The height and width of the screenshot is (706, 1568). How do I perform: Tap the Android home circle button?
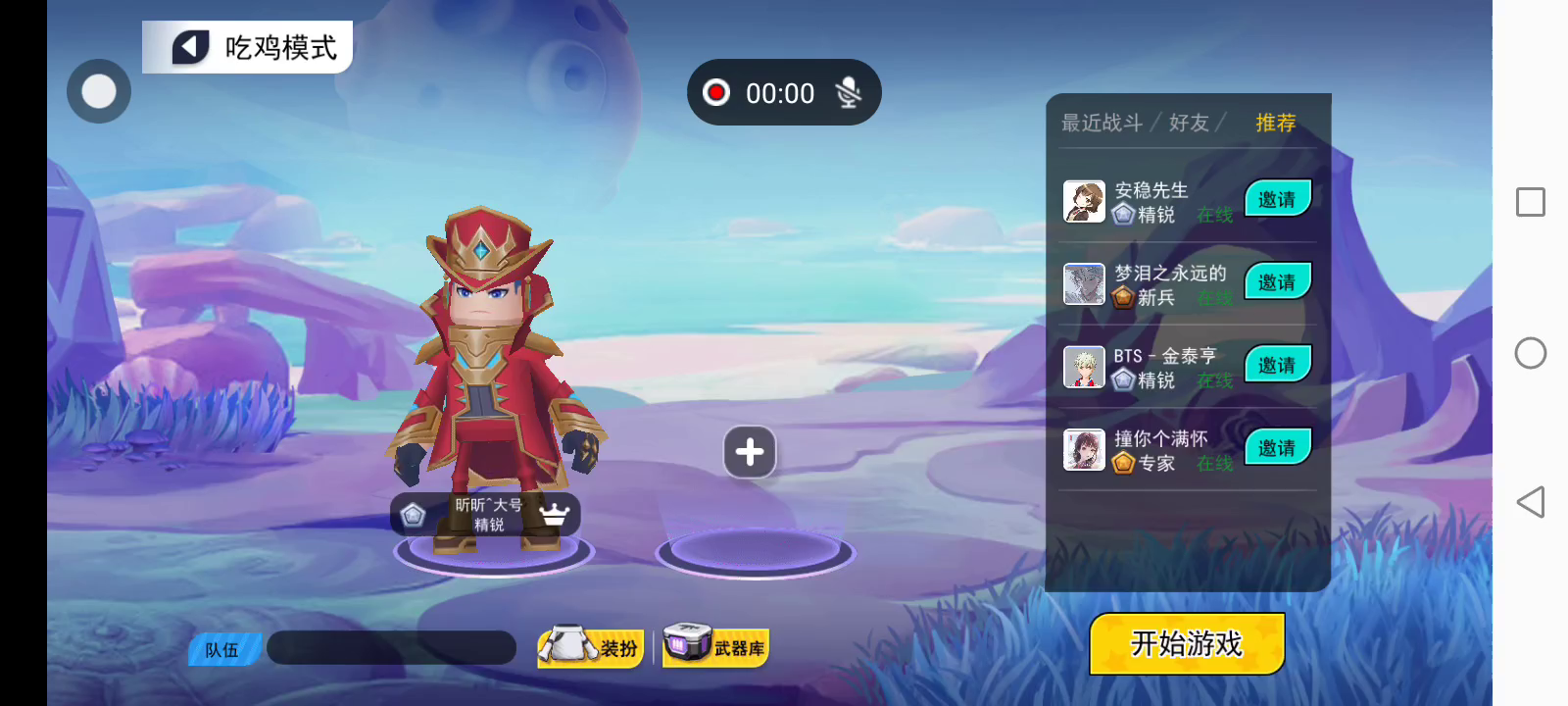click(1530, 353)
